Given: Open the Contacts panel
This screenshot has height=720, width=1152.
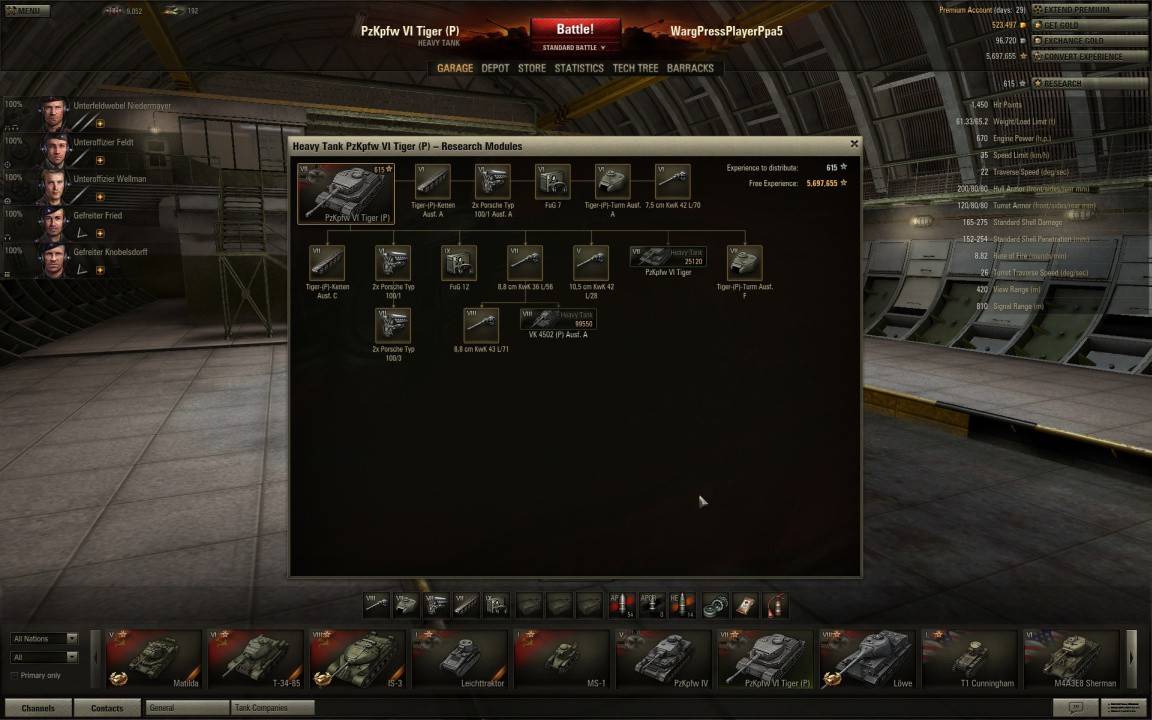Looking at the screenshot, I should coord(107,708).
